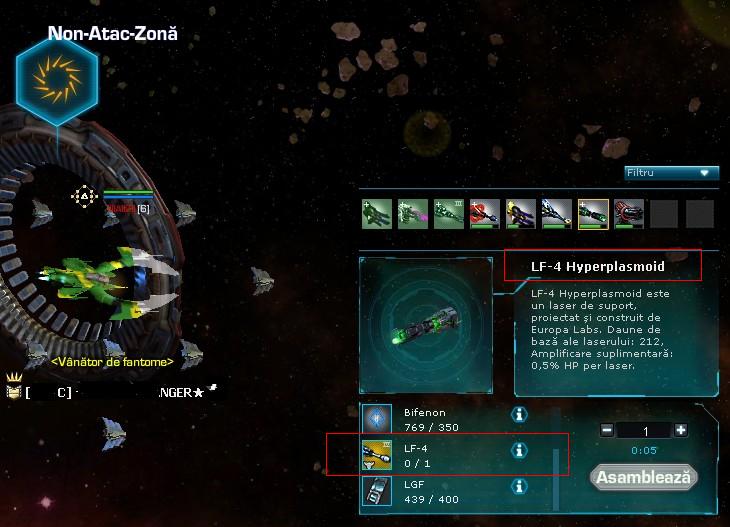
Task: Show info for Bifenon ingredient
Action: click(519, 414)
